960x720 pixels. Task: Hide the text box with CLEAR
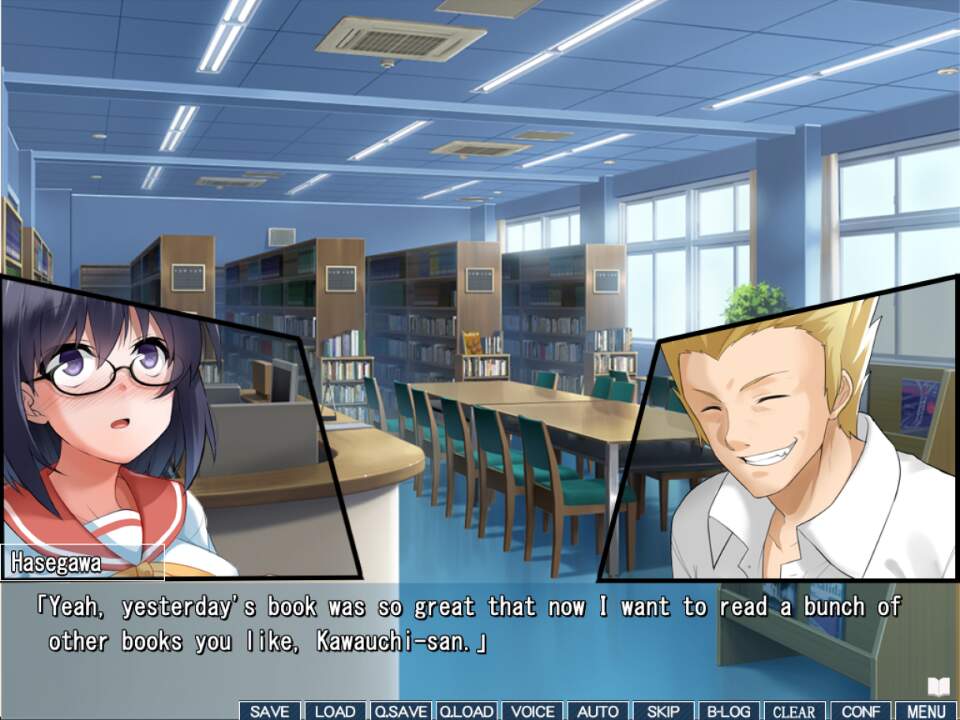tap(794, 711)
